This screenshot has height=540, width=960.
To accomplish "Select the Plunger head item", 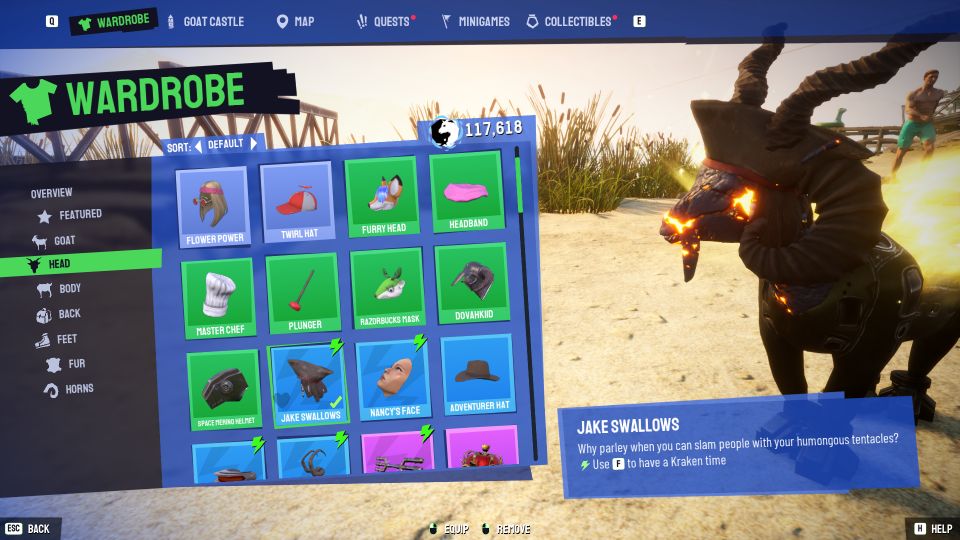I will coord(303,293).
